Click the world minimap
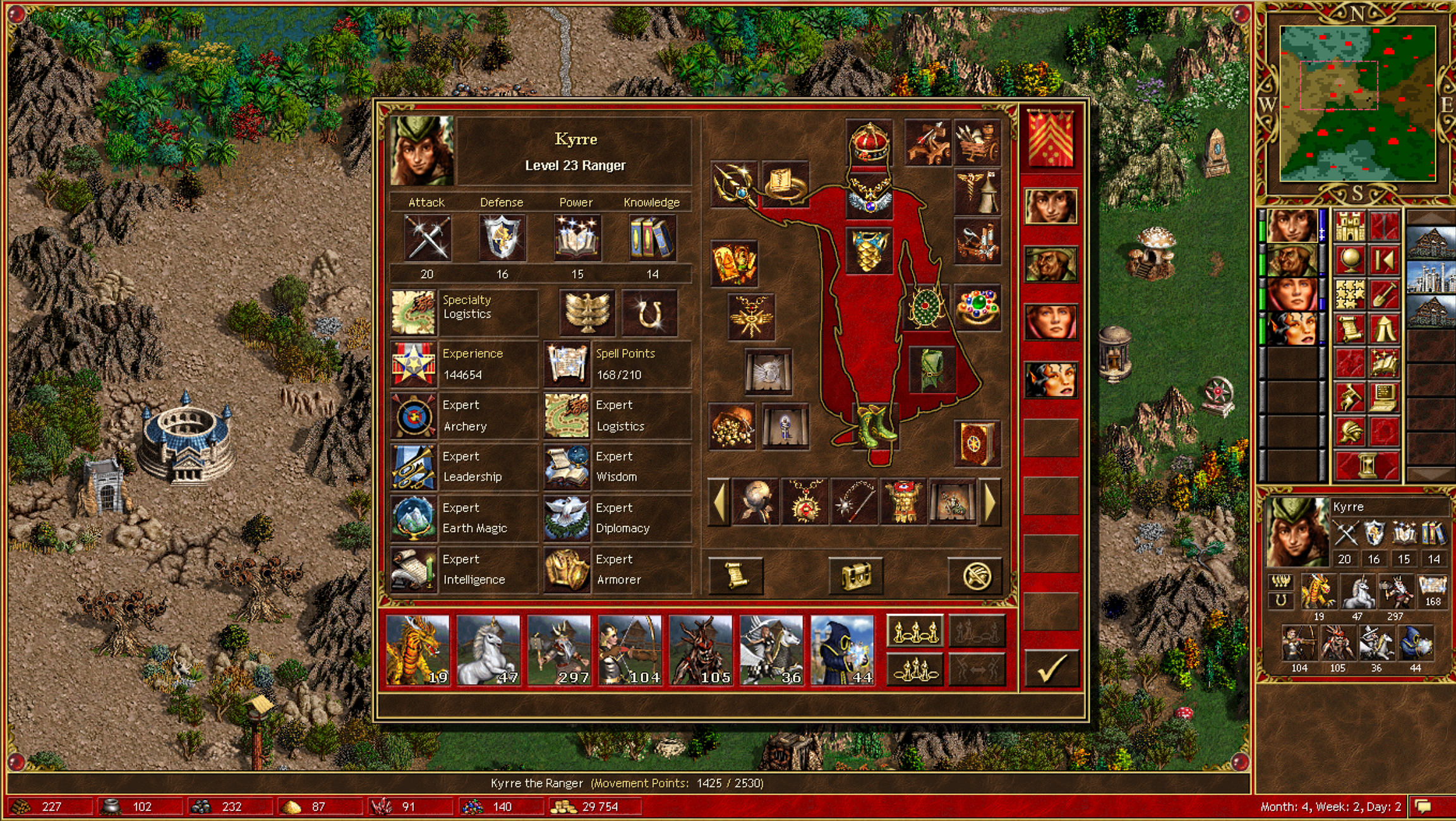This screenshot has height=821, width=1456. click(x=1357, y=104)
